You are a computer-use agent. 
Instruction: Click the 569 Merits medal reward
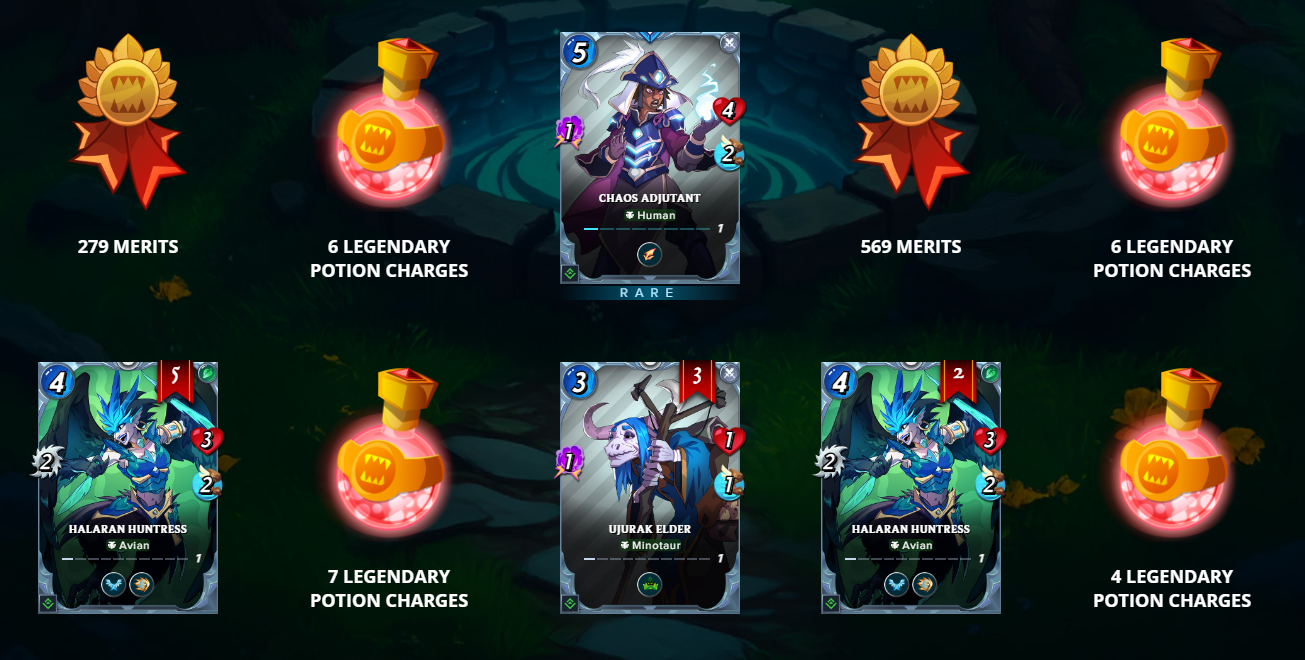point(911,120)
